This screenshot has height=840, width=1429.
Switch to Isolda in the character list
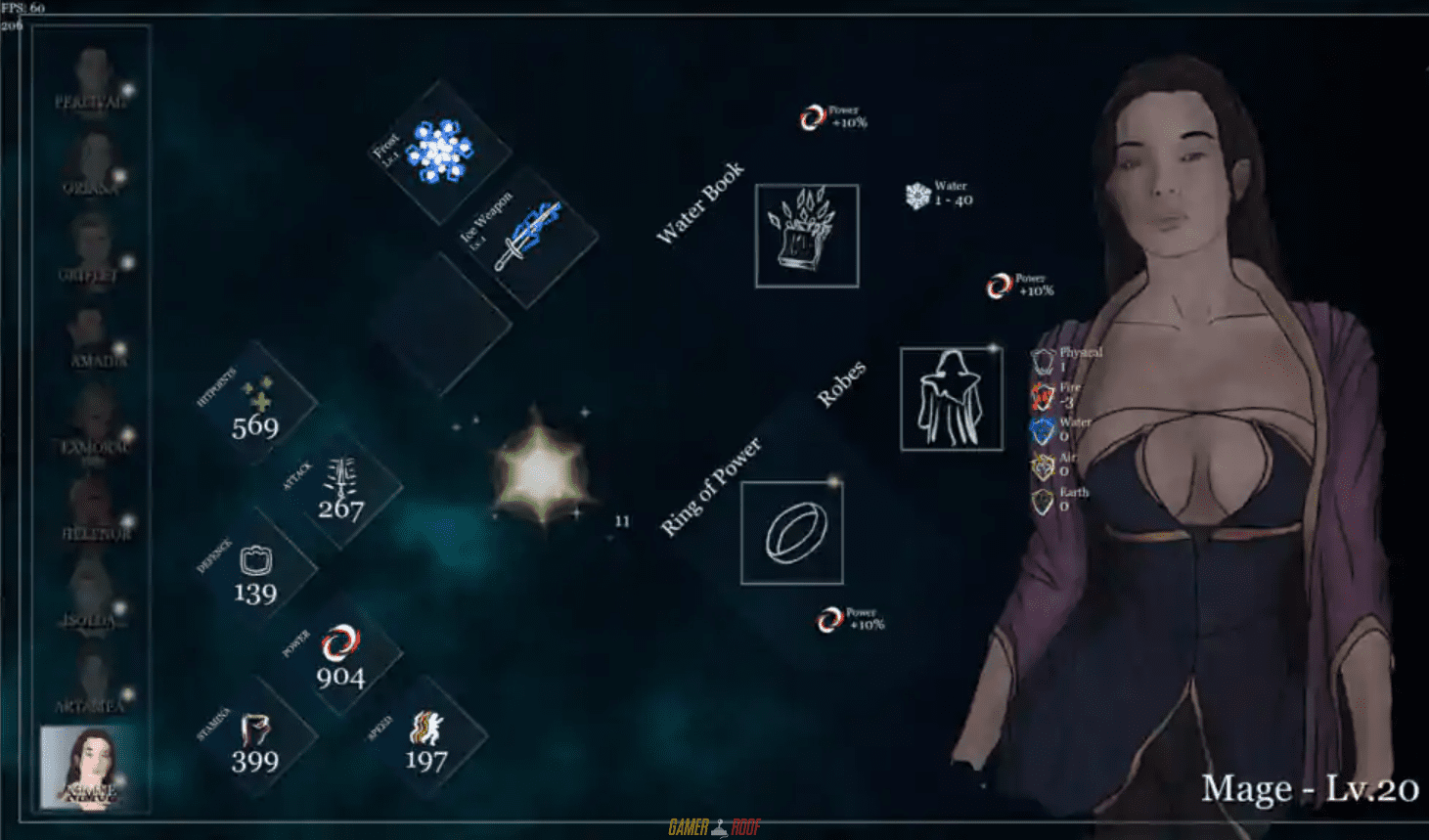[x=91, y=597]
